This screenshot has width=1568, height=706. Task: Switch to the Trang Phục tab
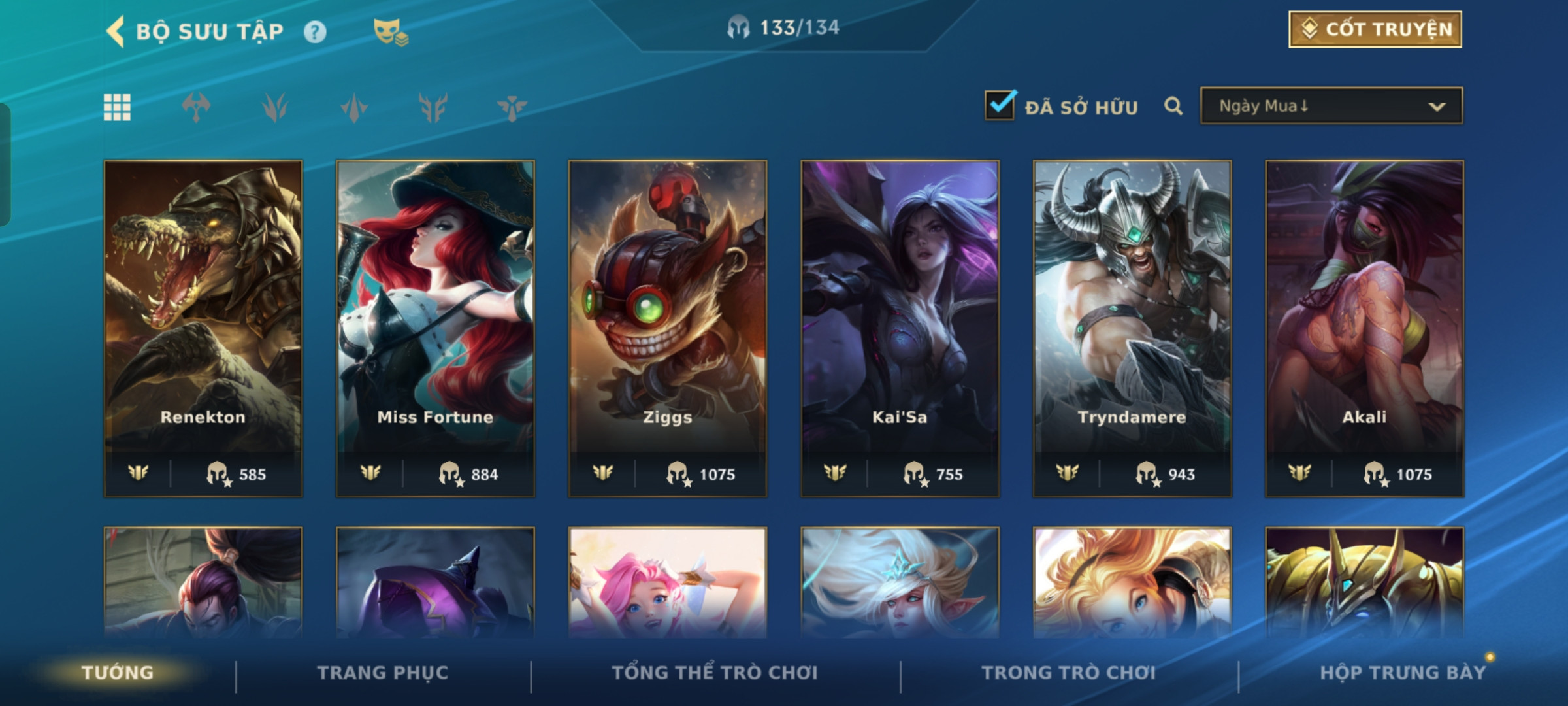pos(383,673)
